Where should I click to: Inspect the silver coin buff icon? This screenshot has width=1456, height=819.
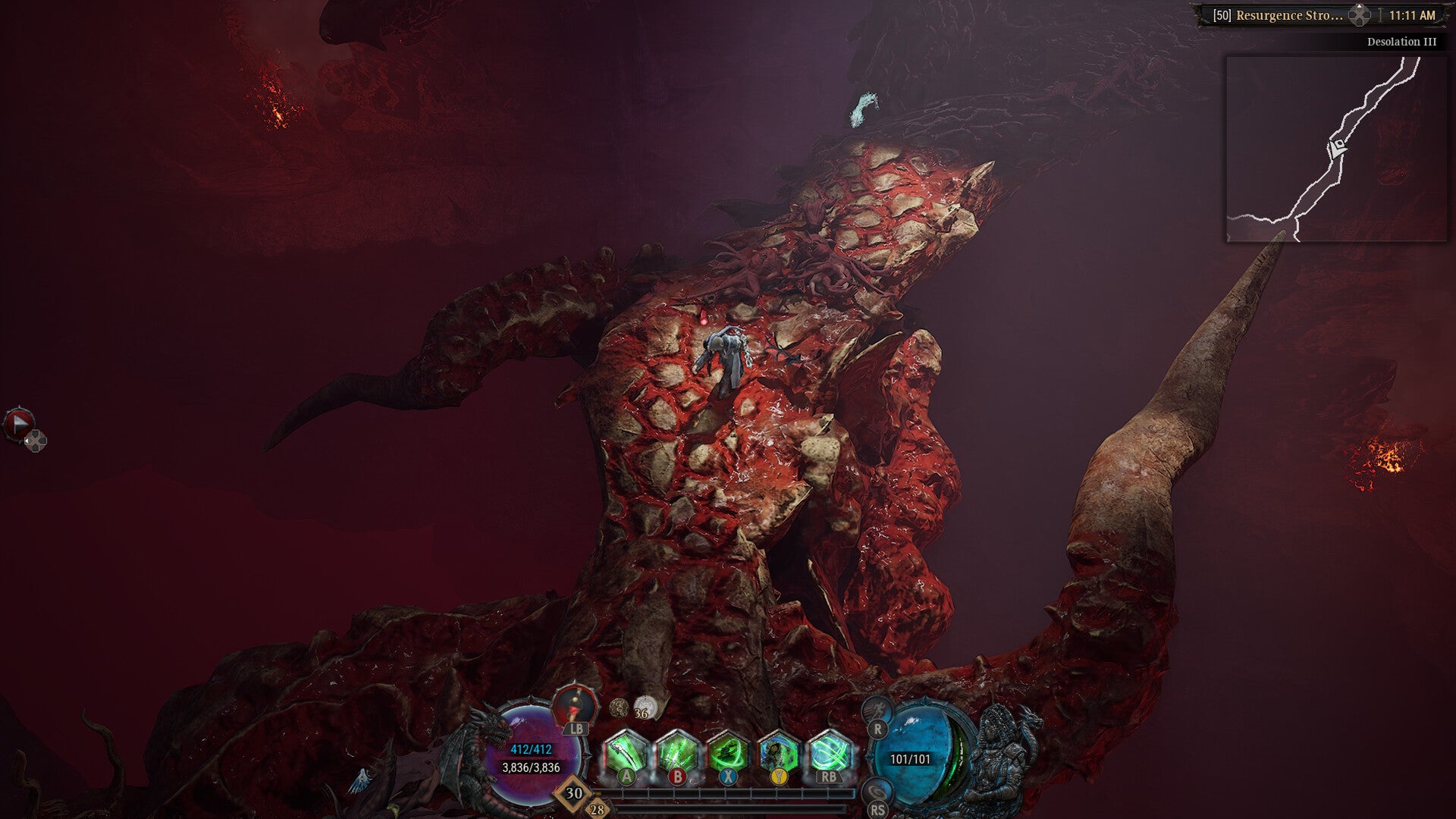[x=645, y=707]
